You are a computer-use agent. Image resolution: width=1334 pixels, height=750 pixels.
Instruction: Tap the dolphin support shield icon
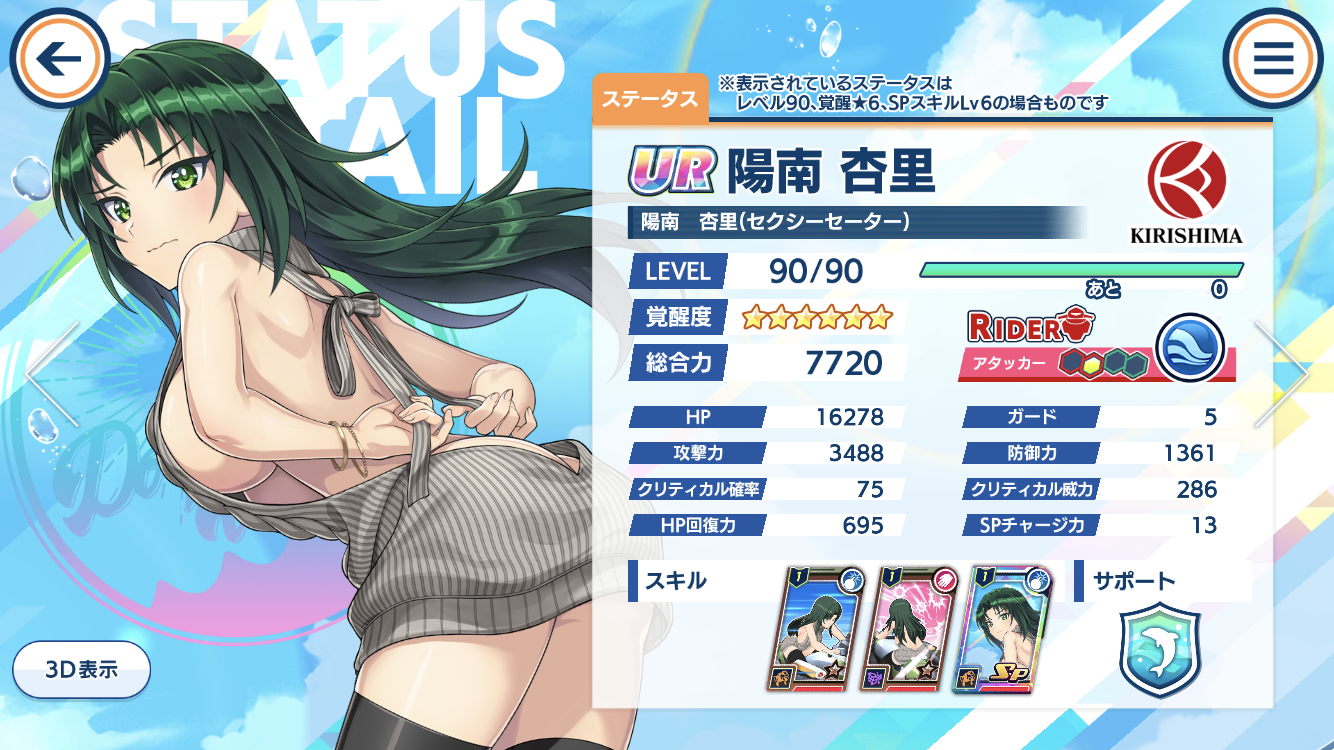tap(1159, 650)
